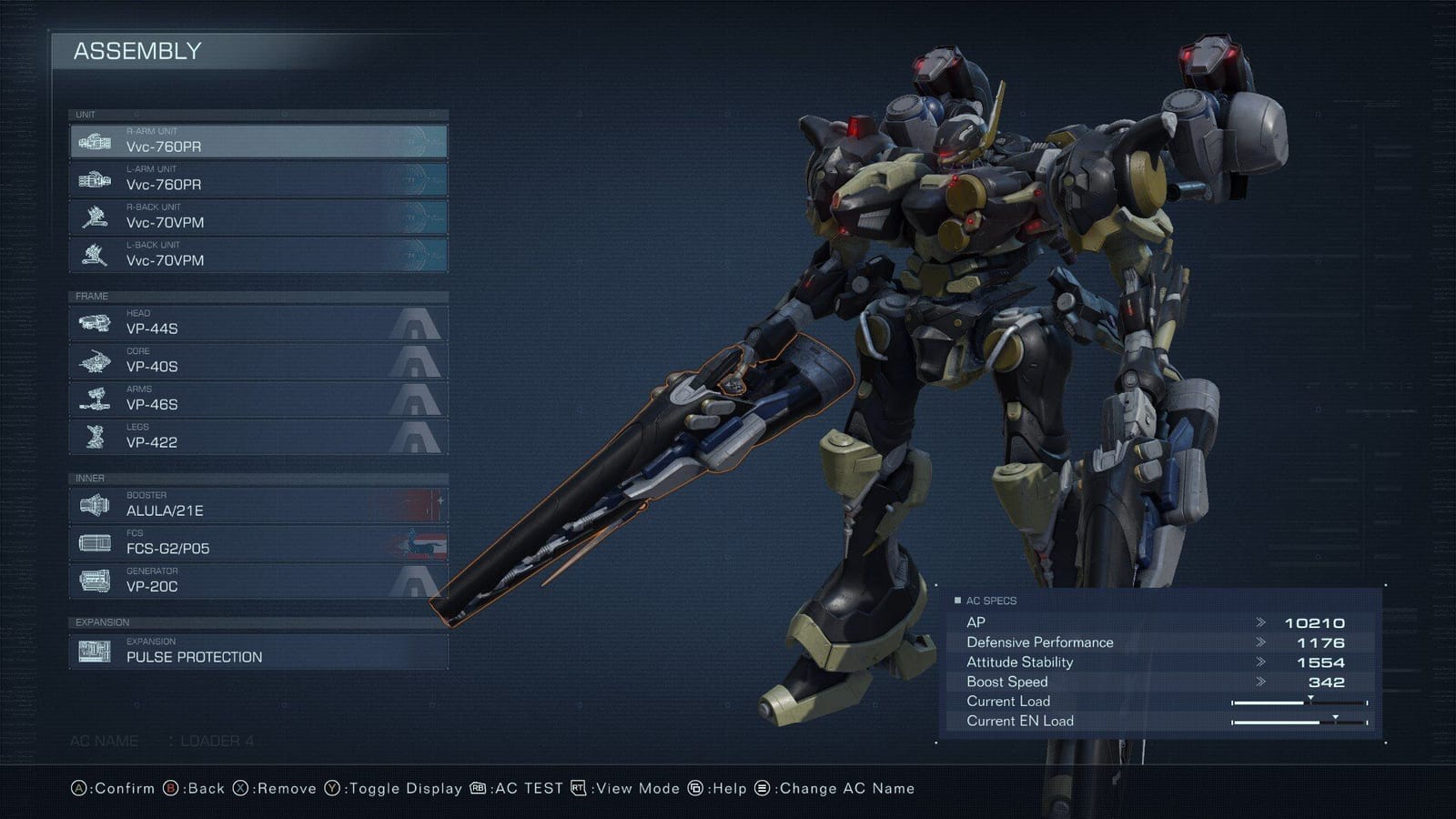Select the R-BACK UNIT Vvc-70VPM icon

click(x=97, y=217)
